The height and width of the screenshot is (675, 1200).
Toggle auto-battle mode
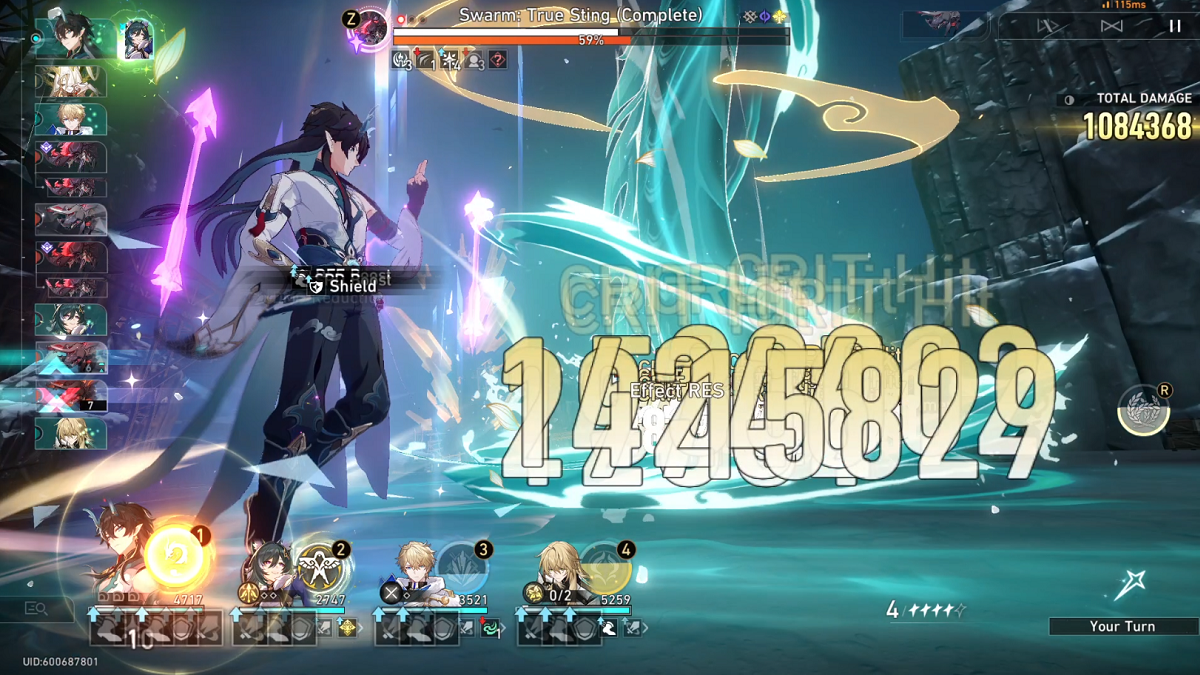1048,26
